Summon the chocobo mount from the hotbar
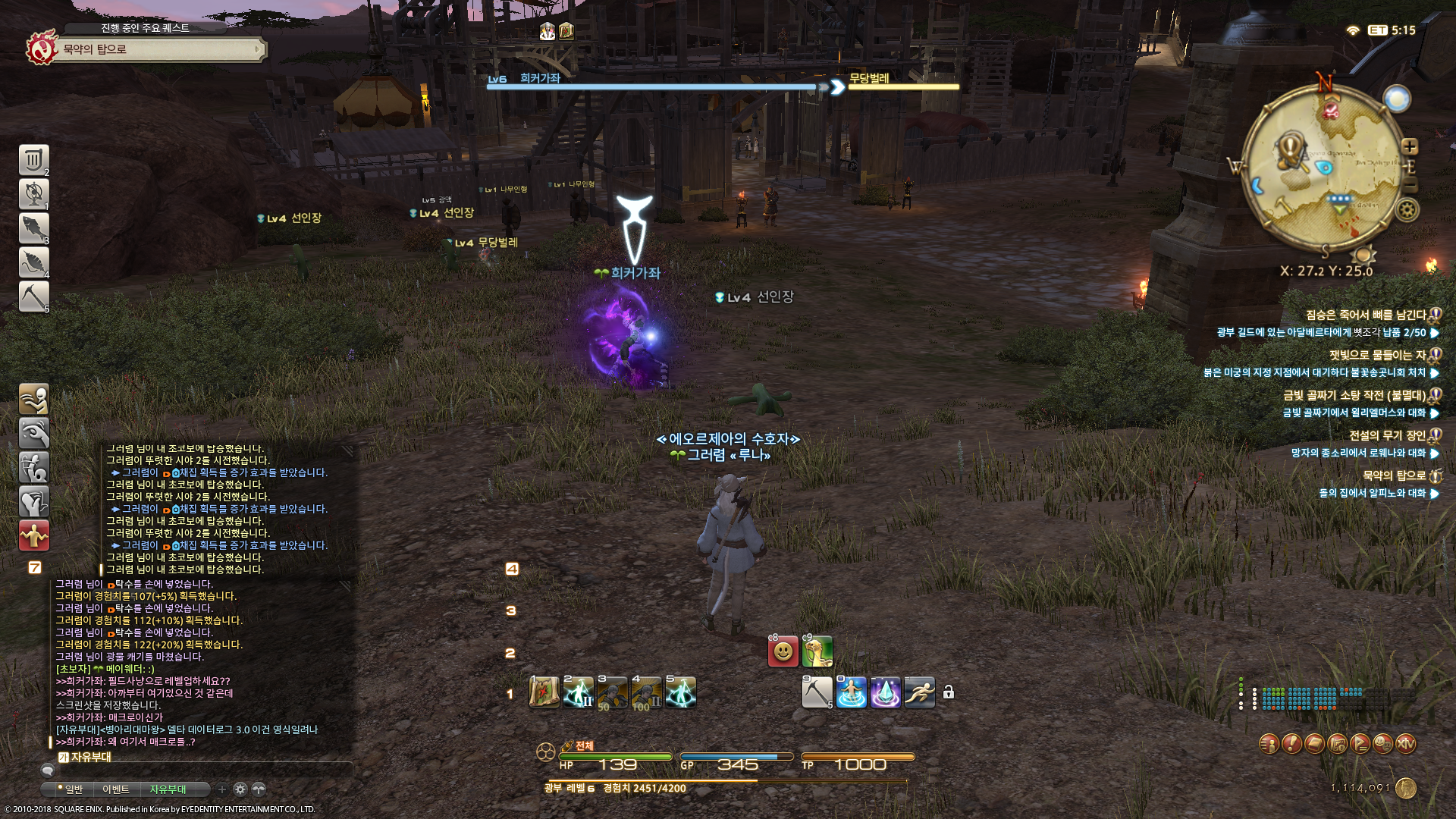The image size is (1456, 819). (x=817, y=651)
